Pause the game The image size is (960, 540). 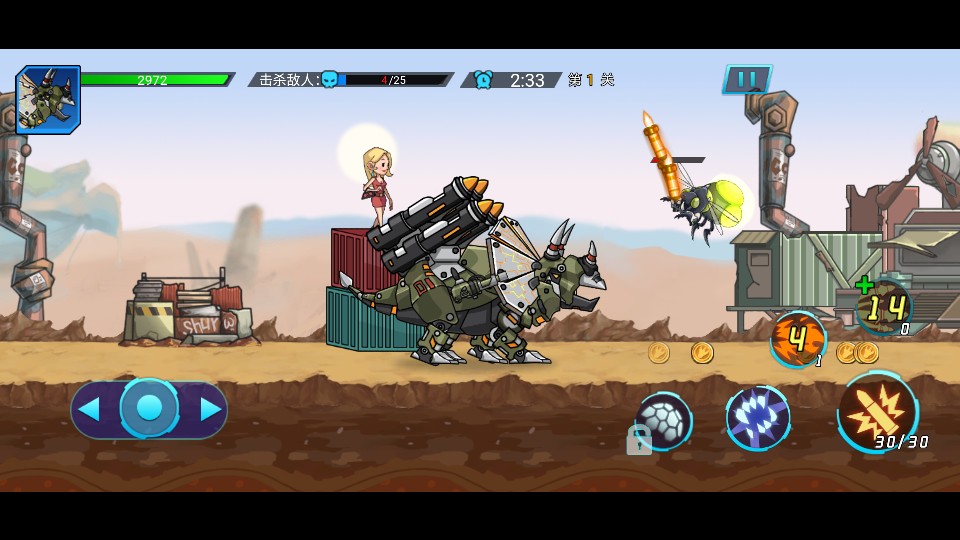click(x=746, y=79)
